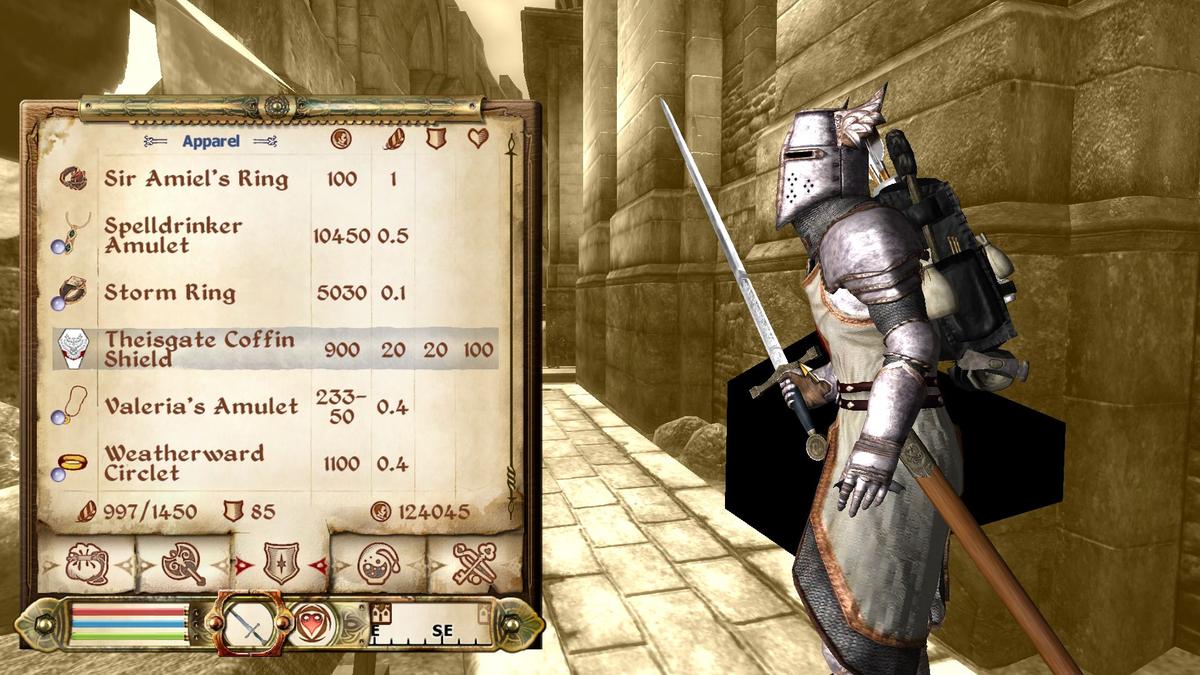Viewport: 1200px width, 675px height.
Task: Open the apparel shield tab
Action: [281, 565]
